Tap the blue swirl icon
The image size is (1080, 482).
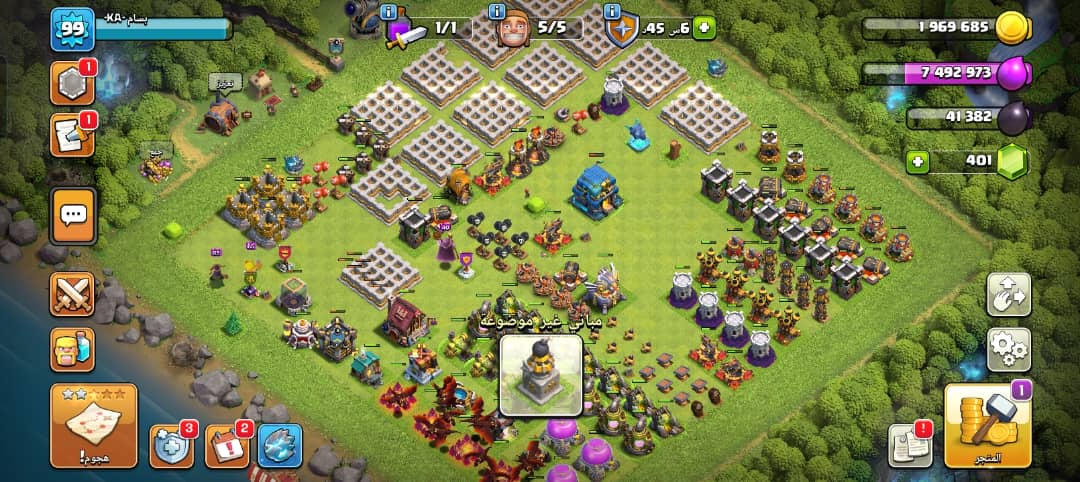(280, 446)
